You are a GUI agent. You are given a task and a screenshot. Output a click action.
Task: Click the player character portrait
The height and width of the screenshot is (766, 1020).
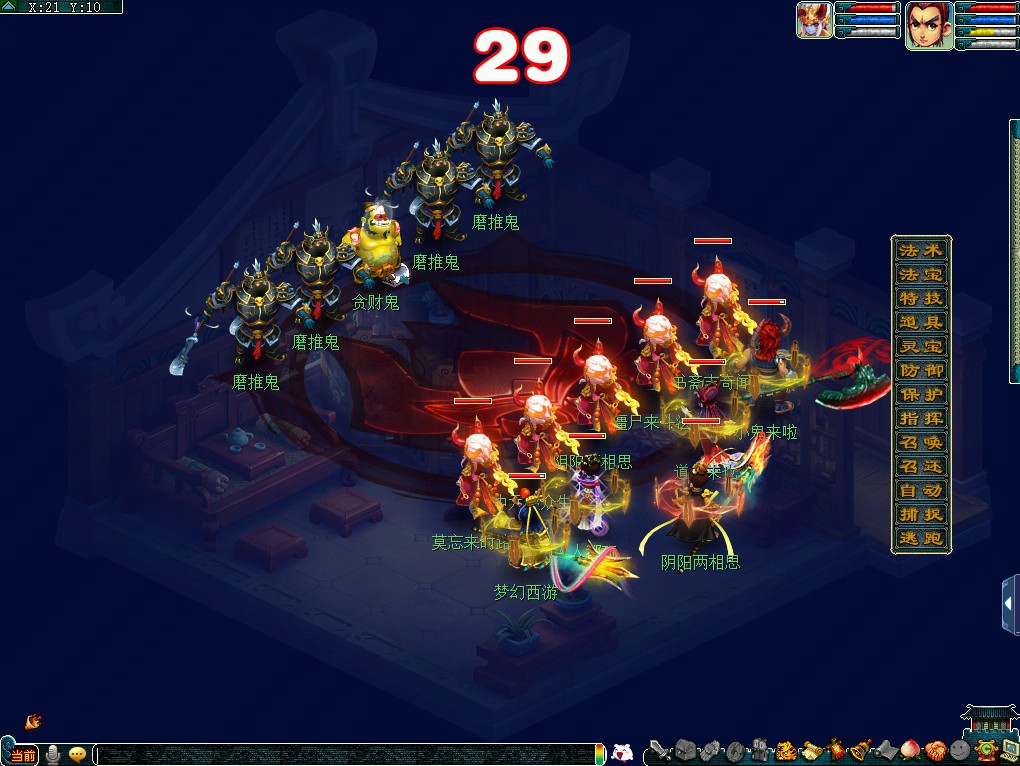click(x=929, y=24)
